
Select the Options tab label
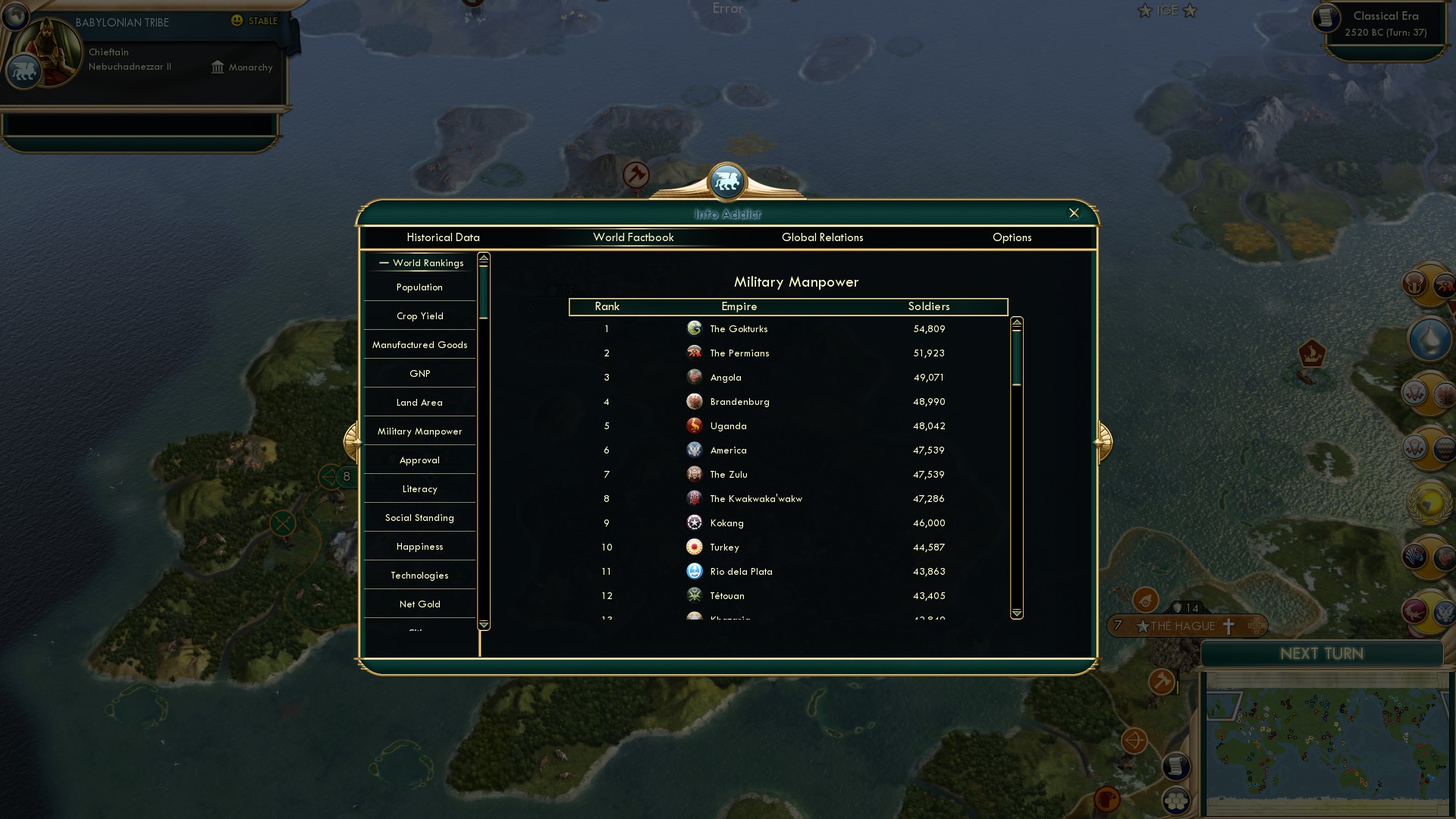coord(1012,237)
